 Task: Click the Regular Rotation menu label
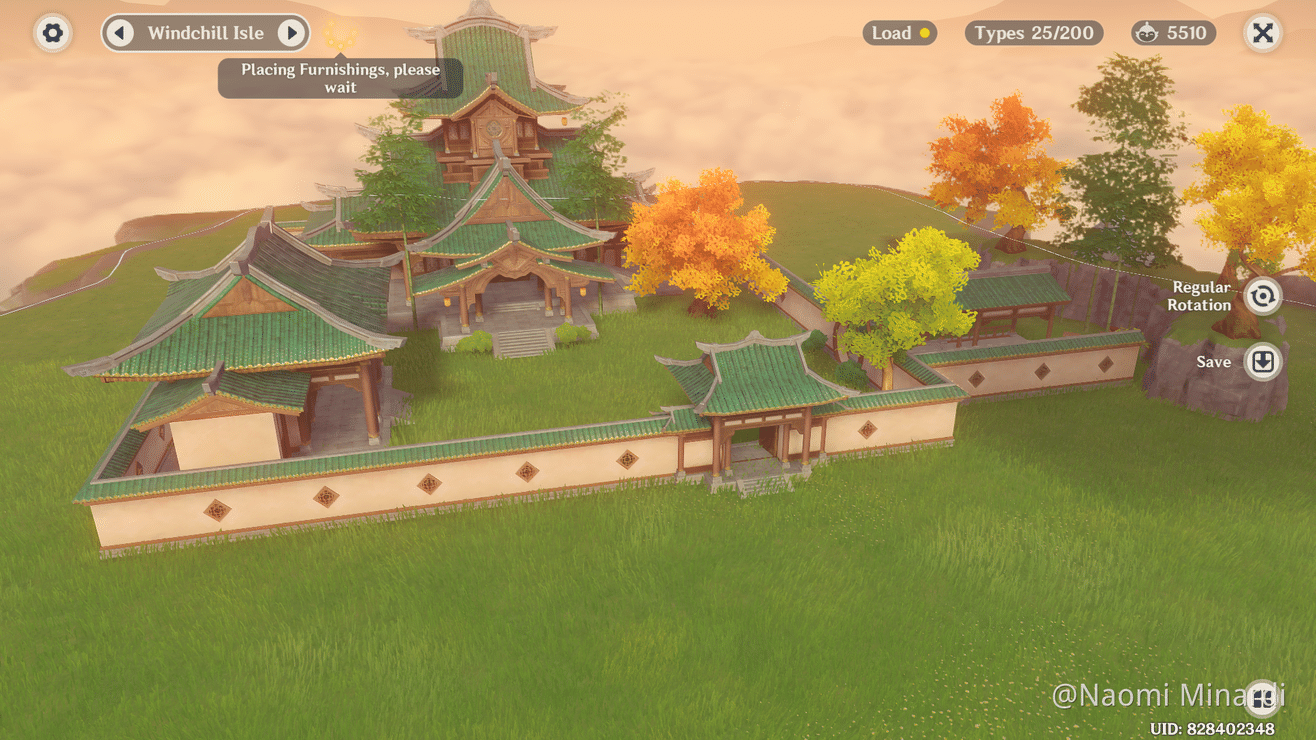1198,296
